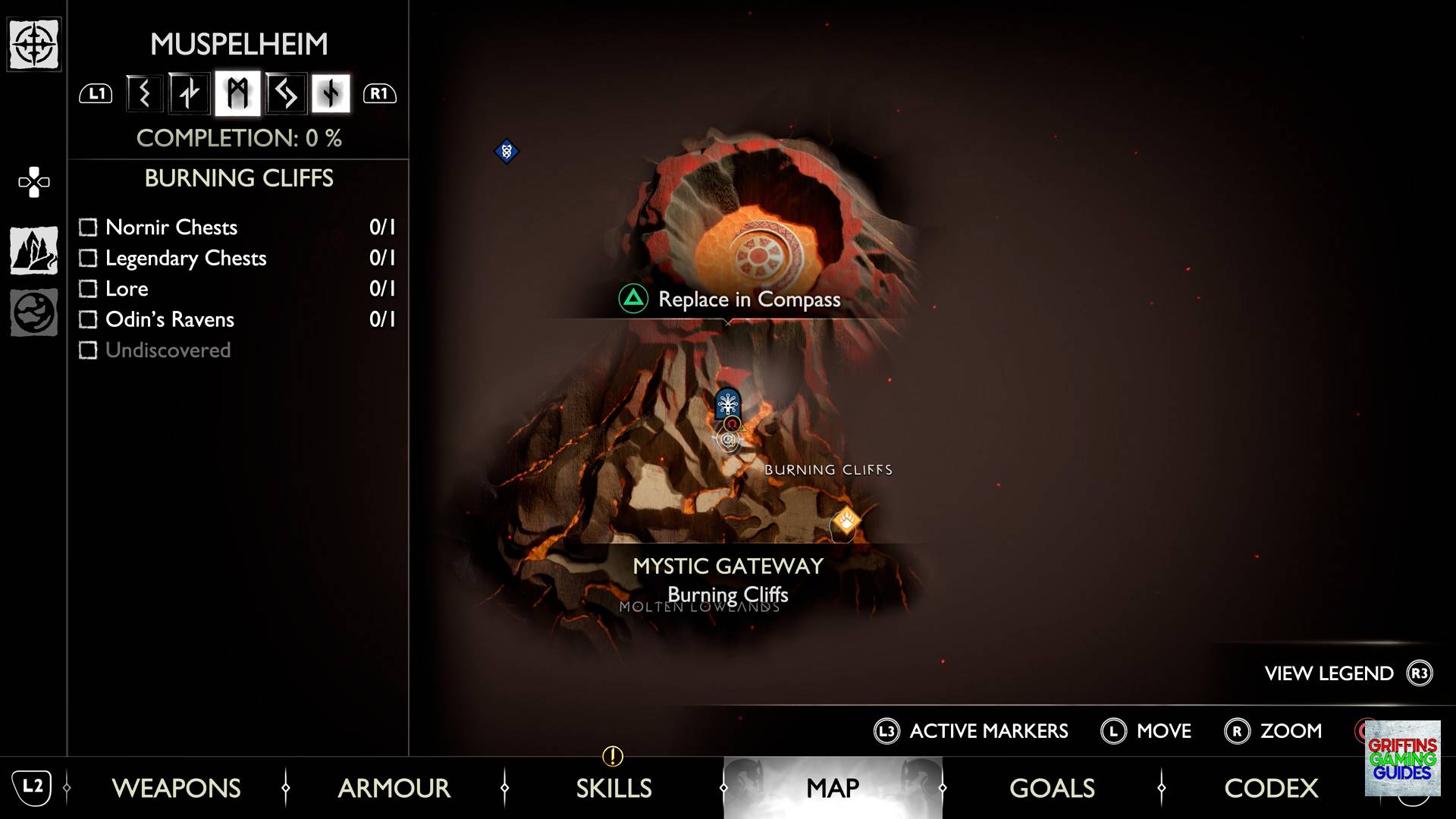Screen dimensions: 1456x819
Task: Show the Goals tab
Action: coord(1052,788)
